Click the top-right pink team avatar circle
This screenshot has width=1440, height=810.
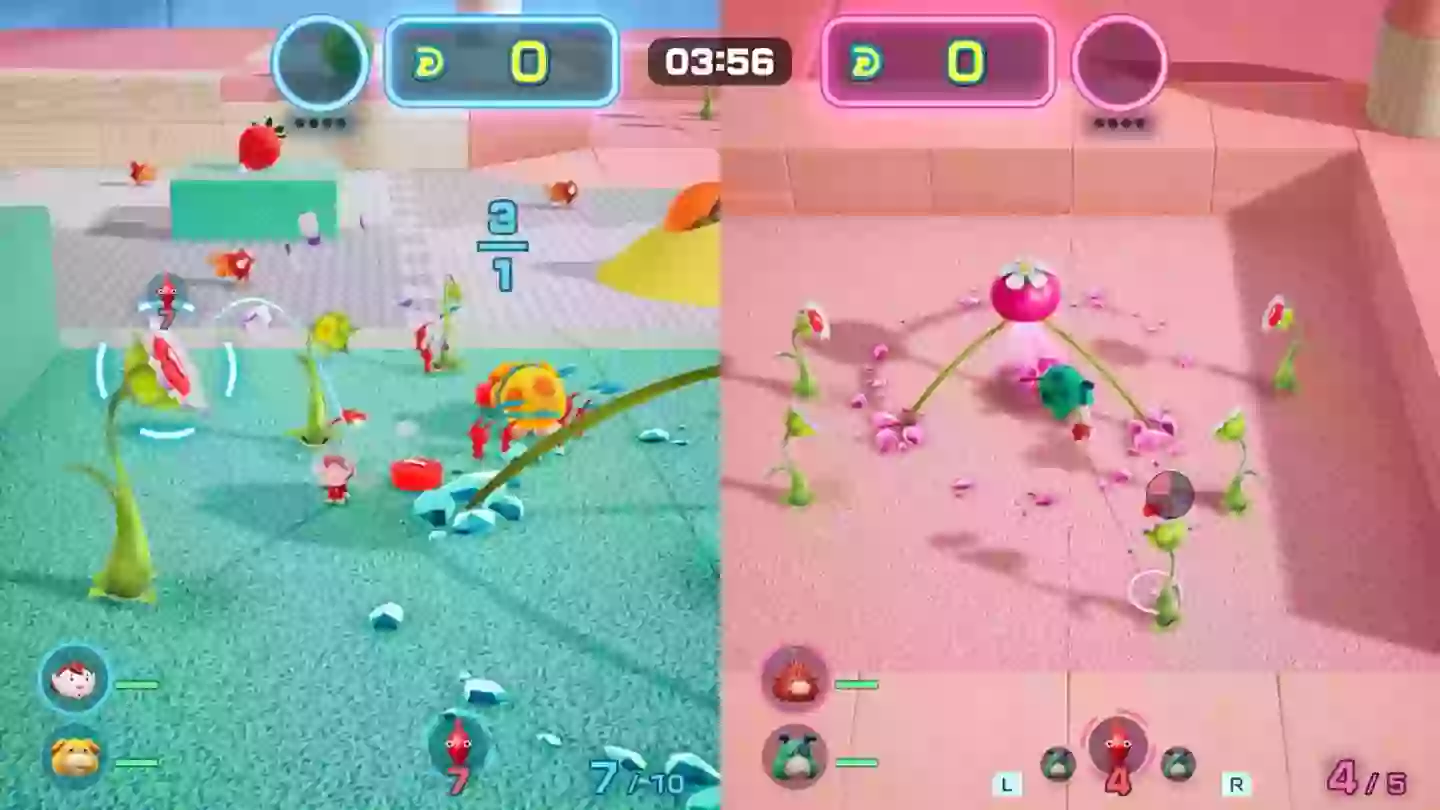[1120, 62]
